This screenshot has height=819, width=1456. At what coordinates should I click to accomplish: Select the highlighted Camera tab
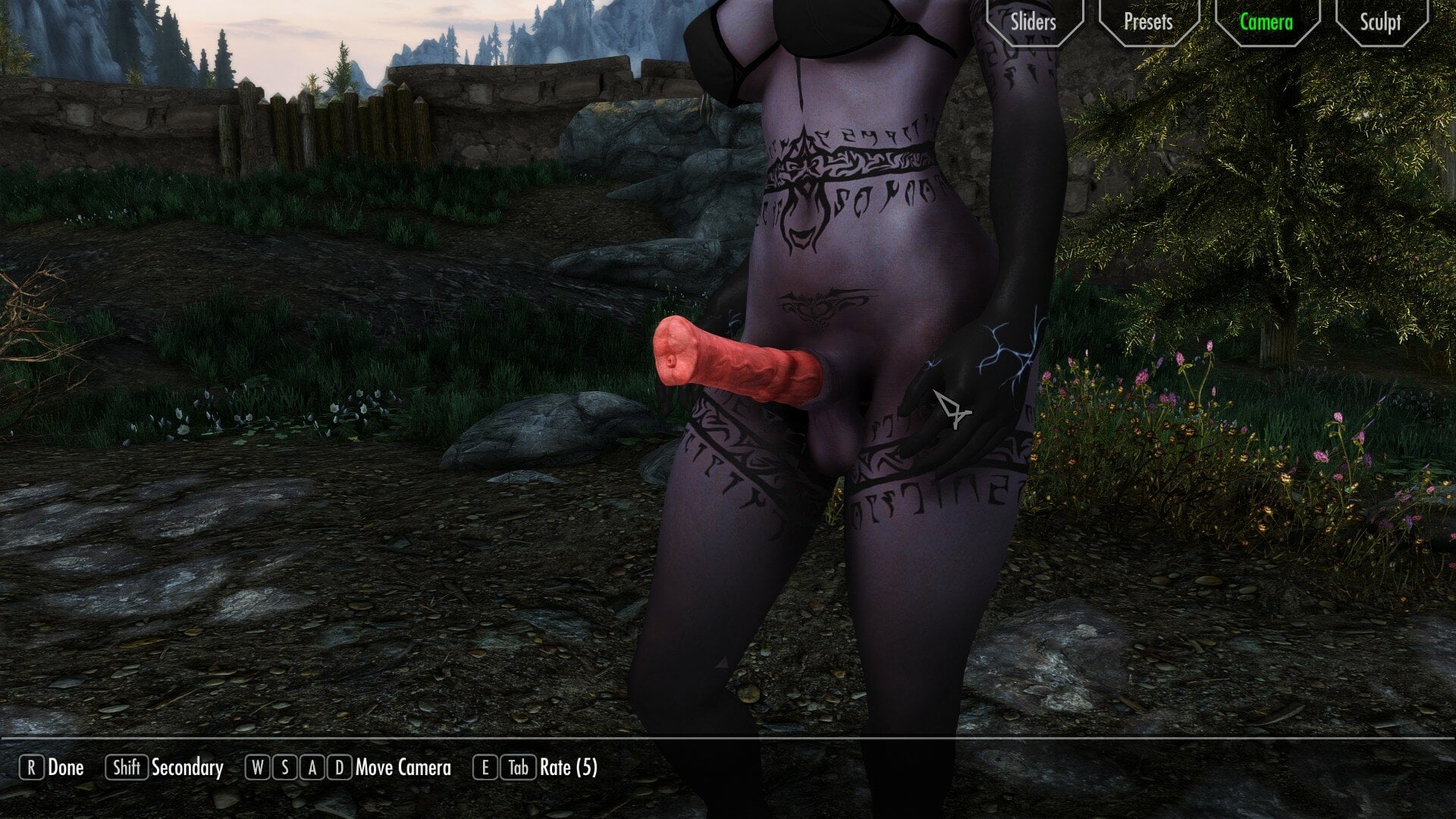tap(1266, 21)
